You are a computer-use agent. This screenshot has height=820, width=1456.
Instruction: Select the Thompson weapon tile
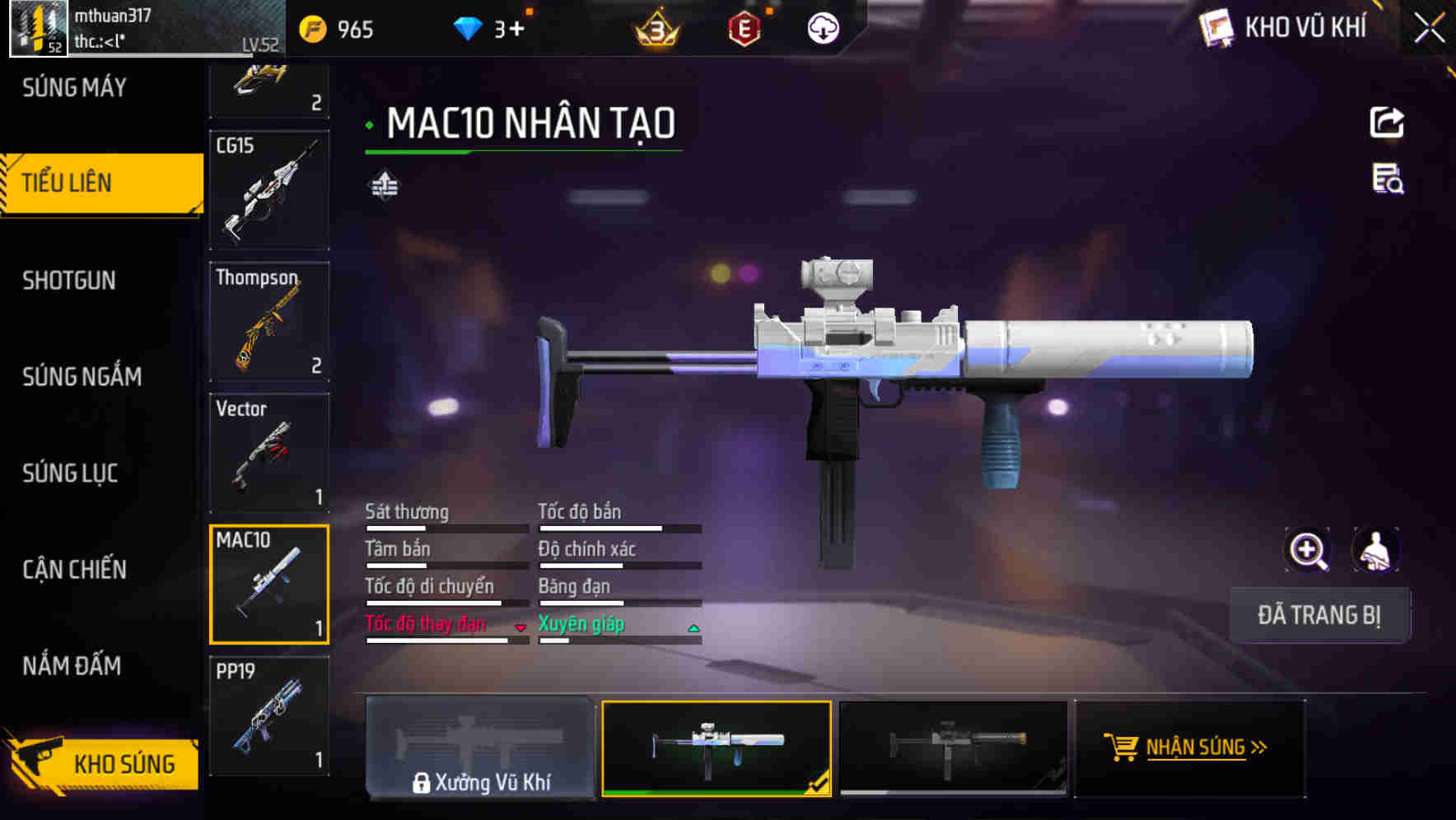coord(269,322)
